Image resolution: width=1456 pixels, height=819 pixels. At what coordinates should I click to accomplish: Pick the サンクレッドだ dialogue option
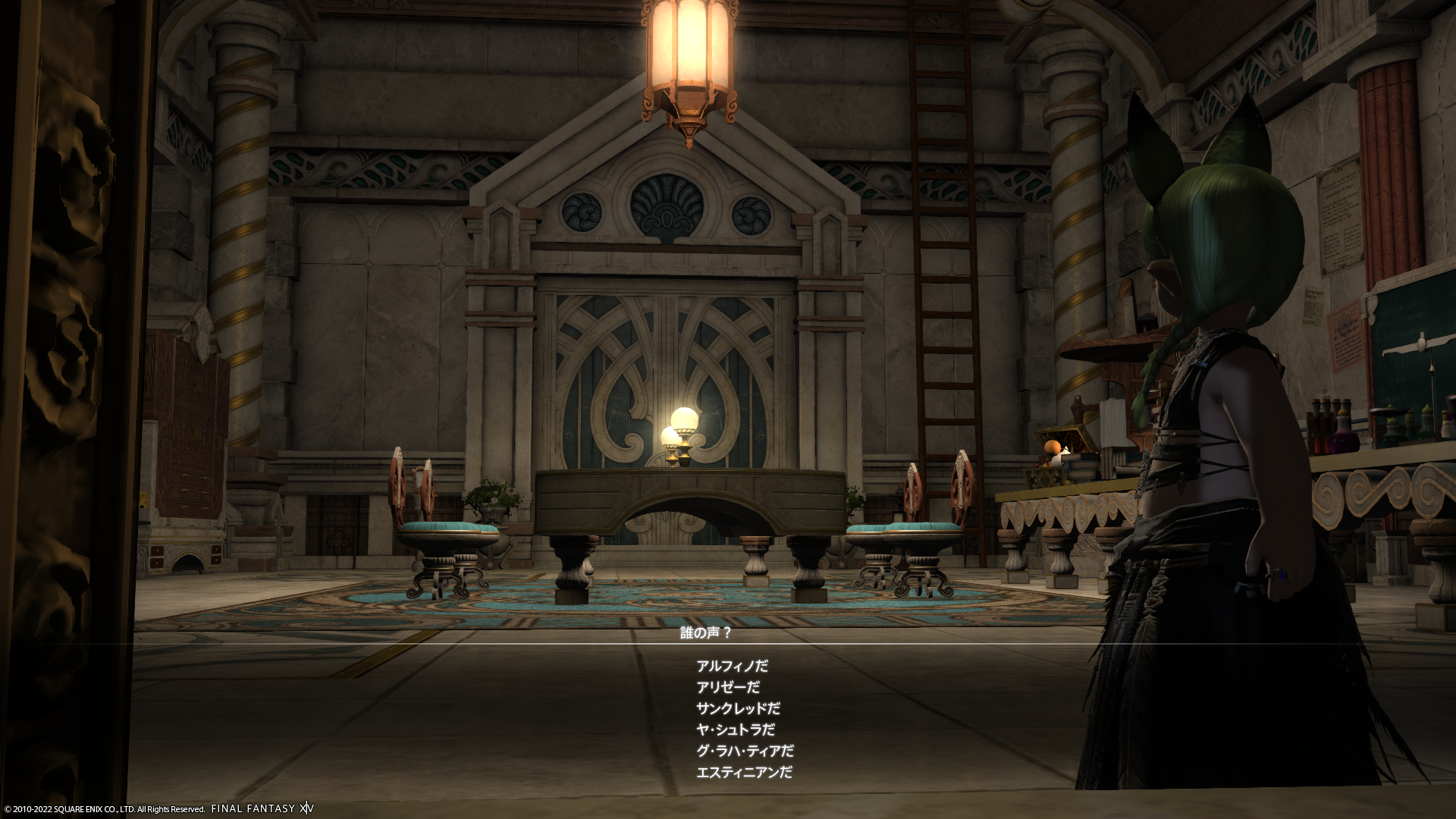738,709
